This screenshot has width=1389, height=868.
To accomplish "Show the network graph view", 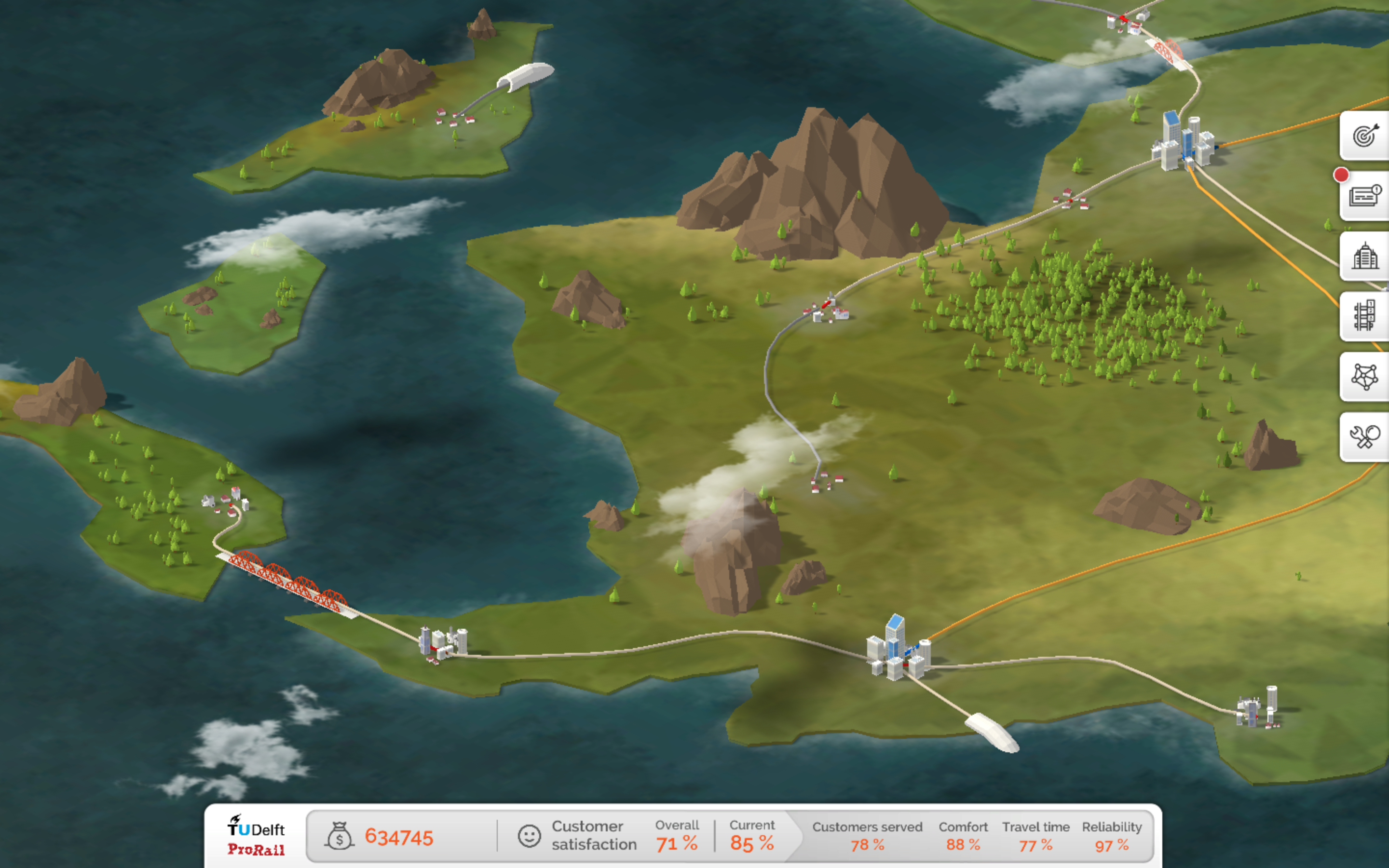I will pyautogui.click(x=1365, y=377).
